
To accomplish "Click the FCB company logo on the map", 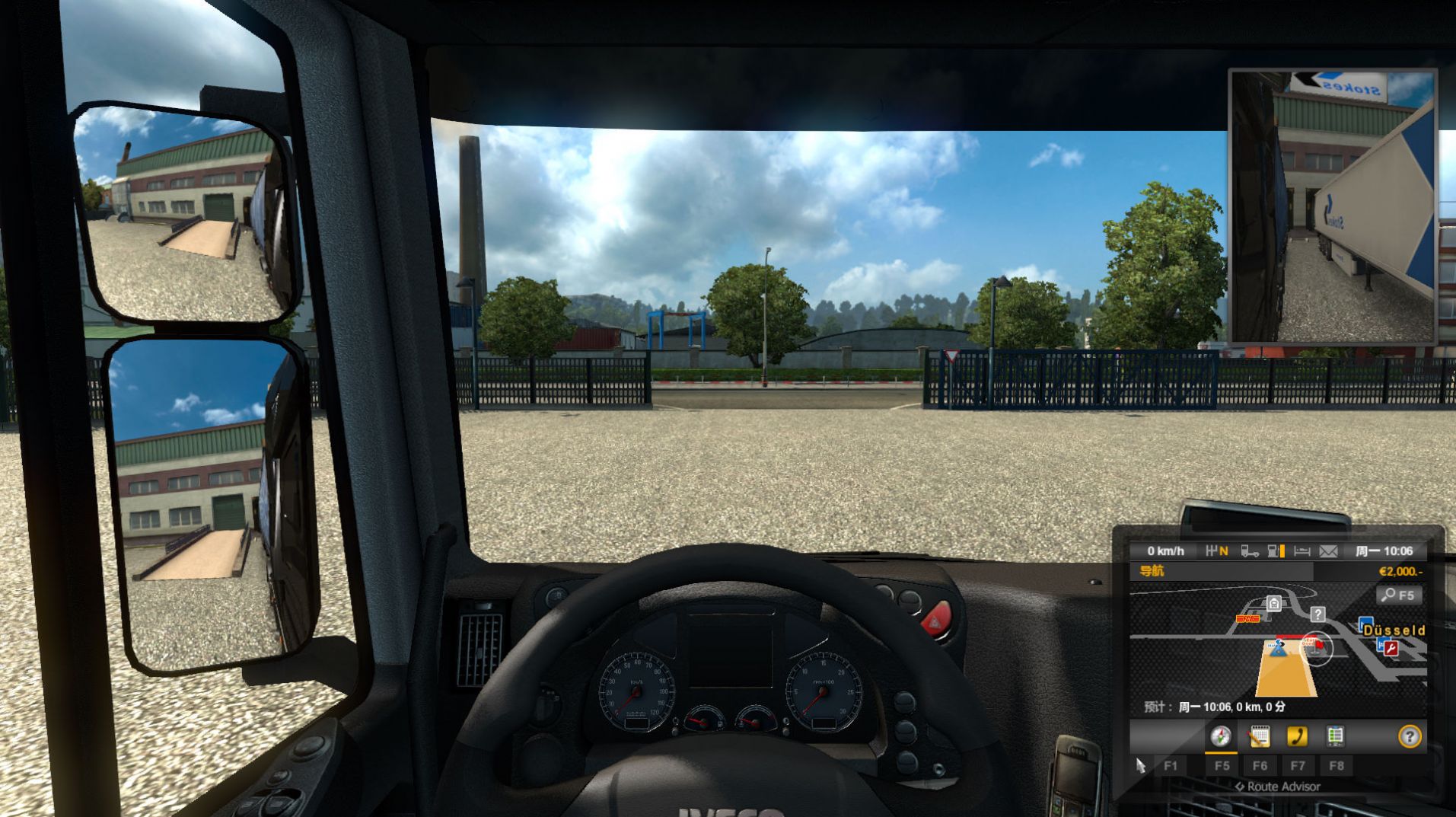I will tap(1247, 618).
